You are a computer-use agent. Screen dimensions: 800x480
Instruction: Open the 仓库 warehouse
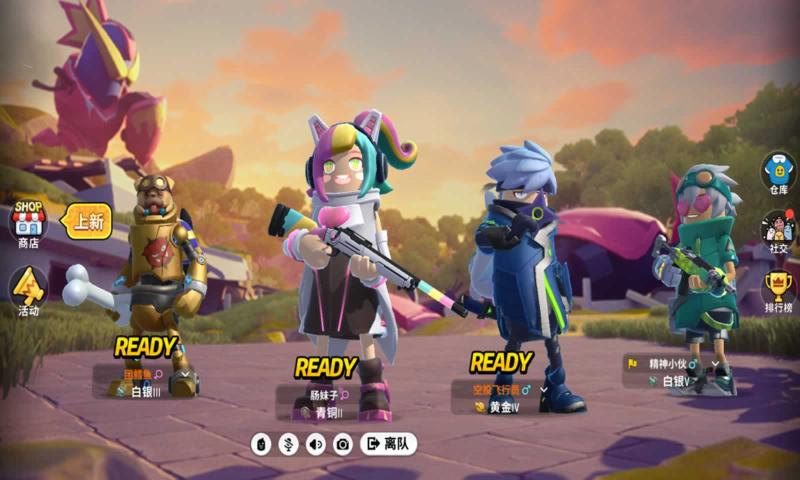click(778, 172)
